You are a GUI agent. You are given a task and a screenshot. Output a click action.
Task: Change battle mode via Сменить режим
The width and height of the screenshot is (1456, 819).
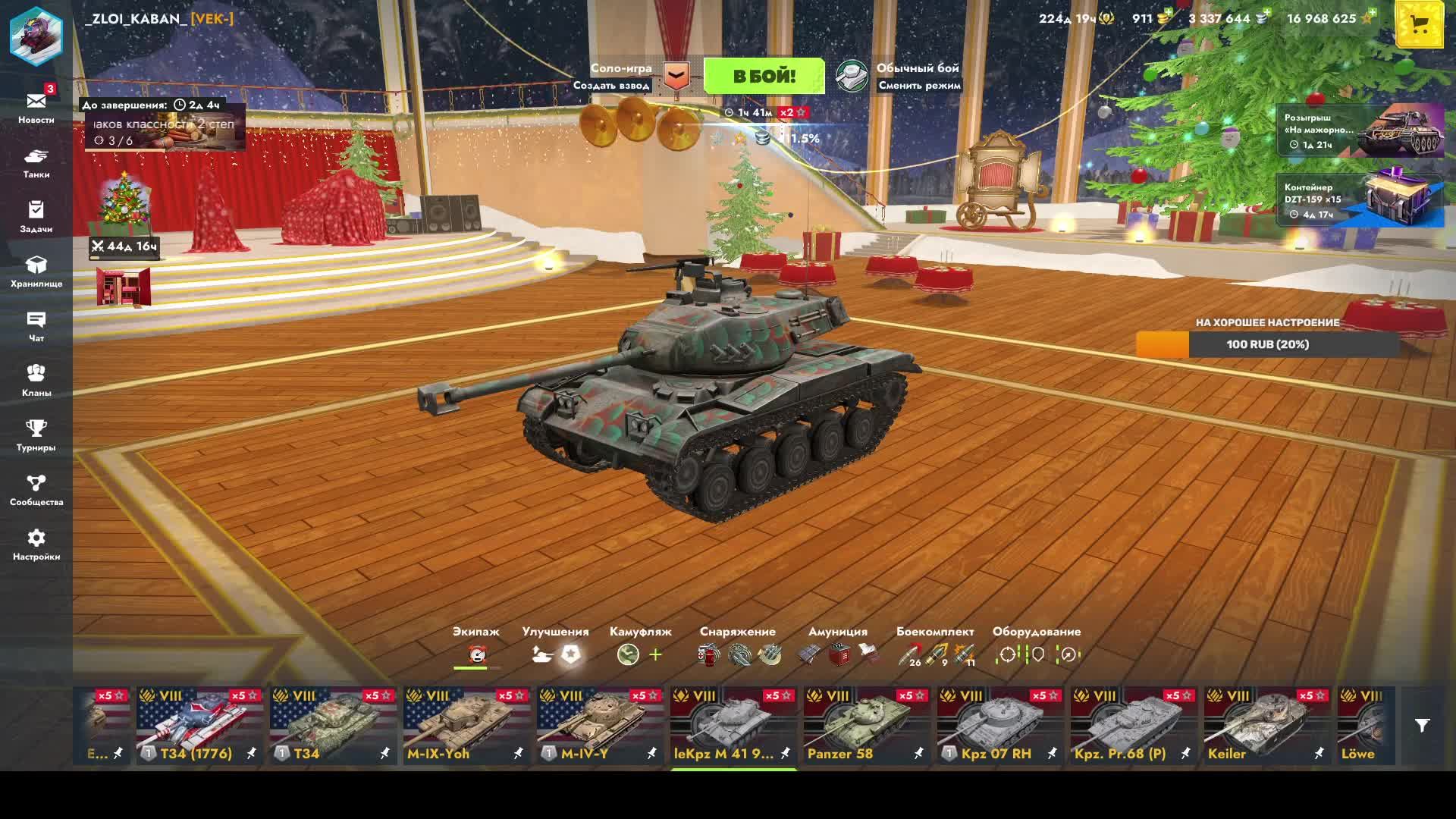(919, 86)
